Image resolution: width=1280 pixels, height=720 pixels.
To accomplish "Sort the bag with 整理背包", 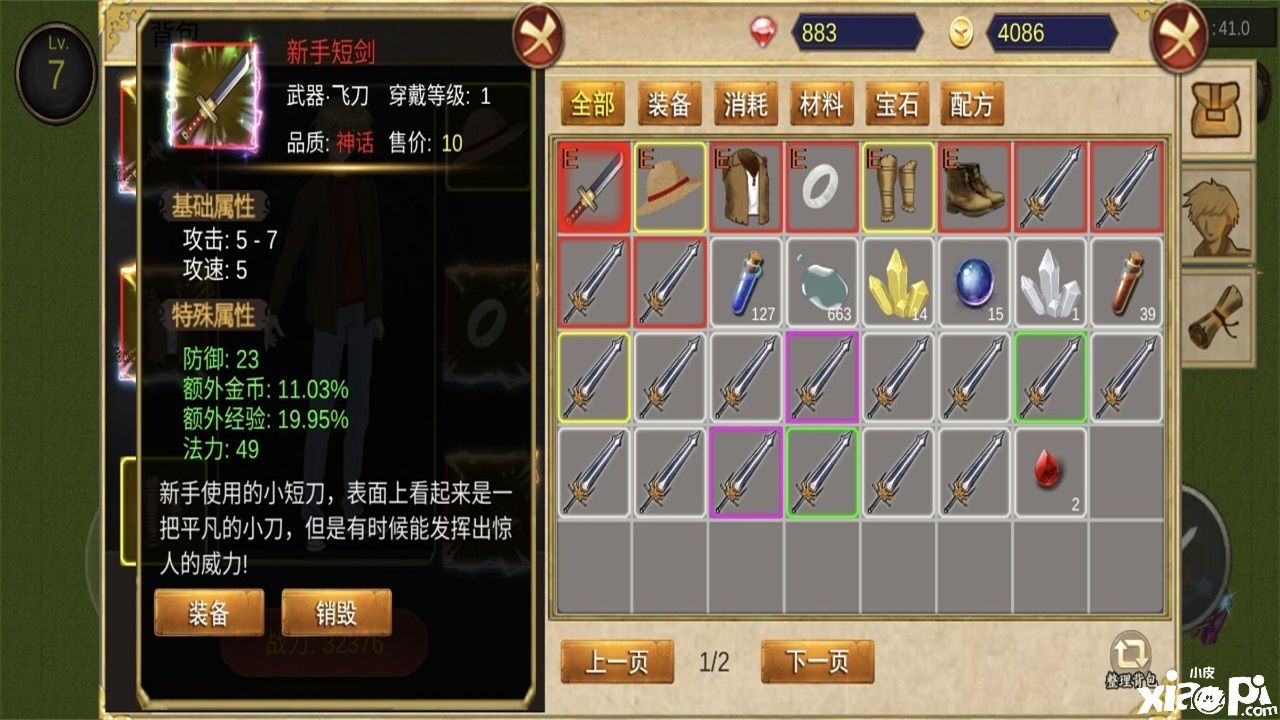I will click(1131, 660).
